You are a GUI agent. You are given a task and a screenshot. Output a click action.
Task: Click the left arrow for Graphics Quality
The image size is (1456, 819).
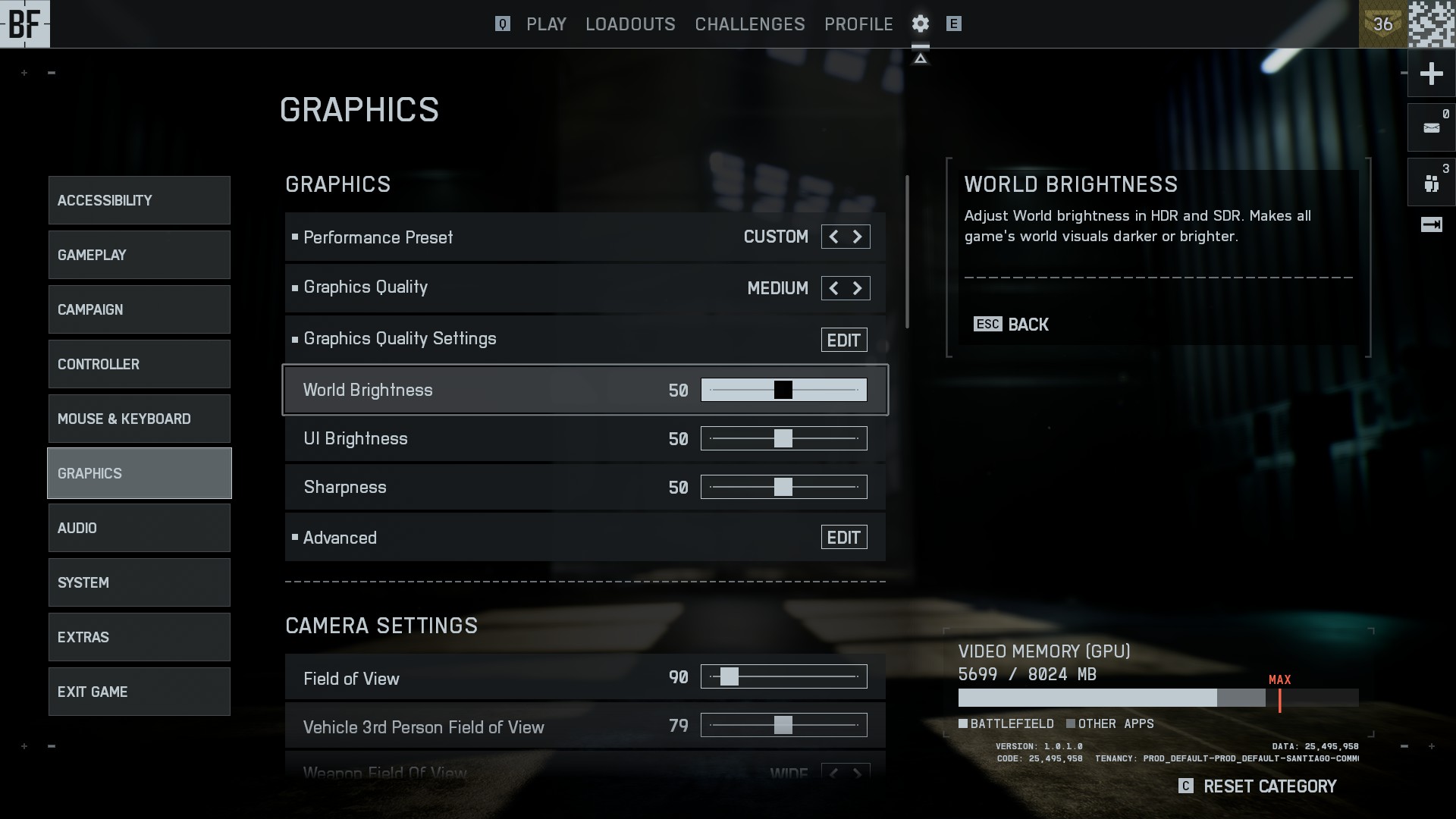point(833,288)
